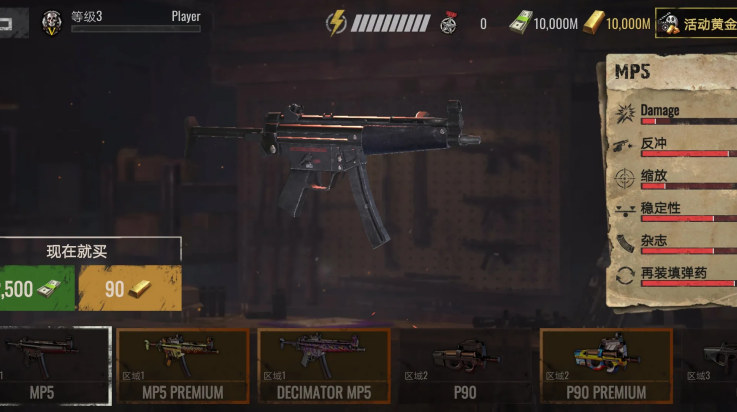Viewport: 737px width, 412px height.
Task: Choose the Decimator MP5 weapon tile
Action: (324, 366)
